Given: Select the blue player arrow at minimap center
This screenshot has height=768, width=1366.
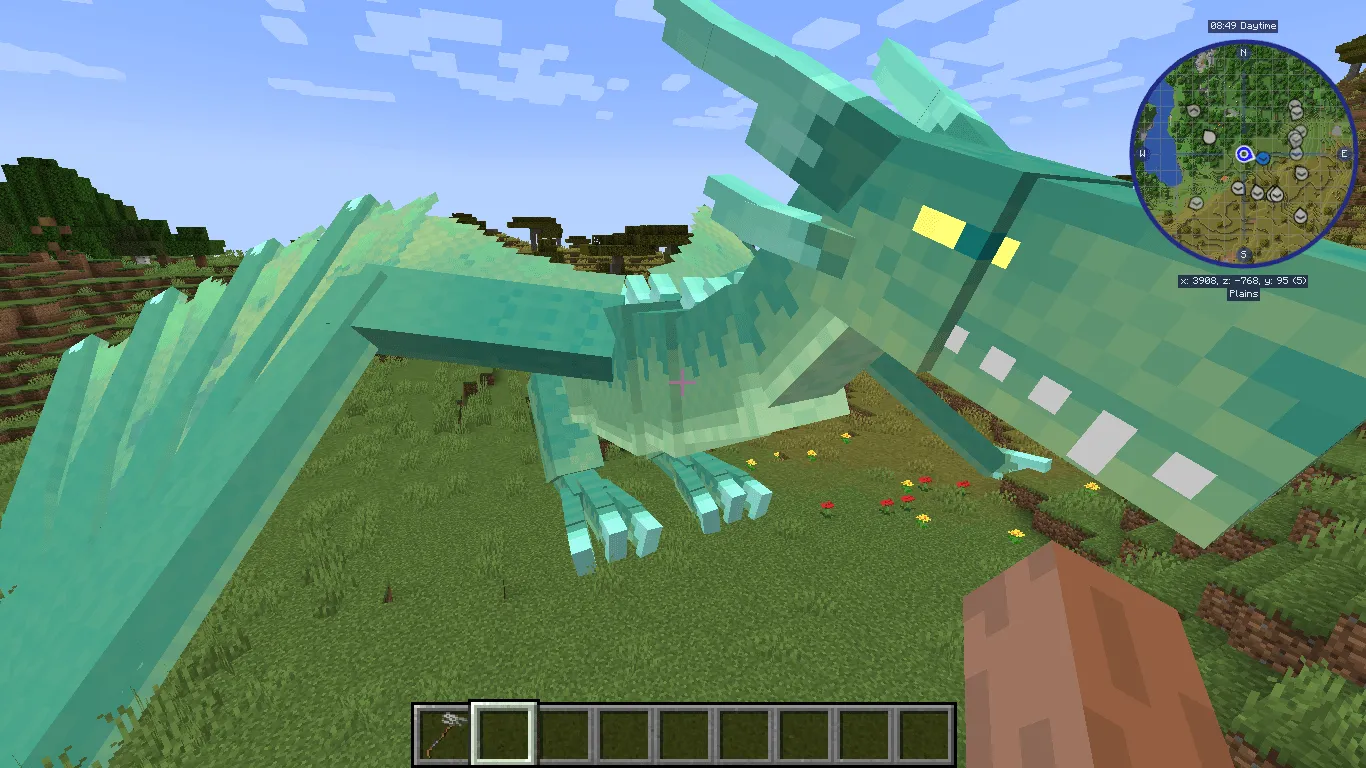Looking at the screenshot, I should point(1244,154).
